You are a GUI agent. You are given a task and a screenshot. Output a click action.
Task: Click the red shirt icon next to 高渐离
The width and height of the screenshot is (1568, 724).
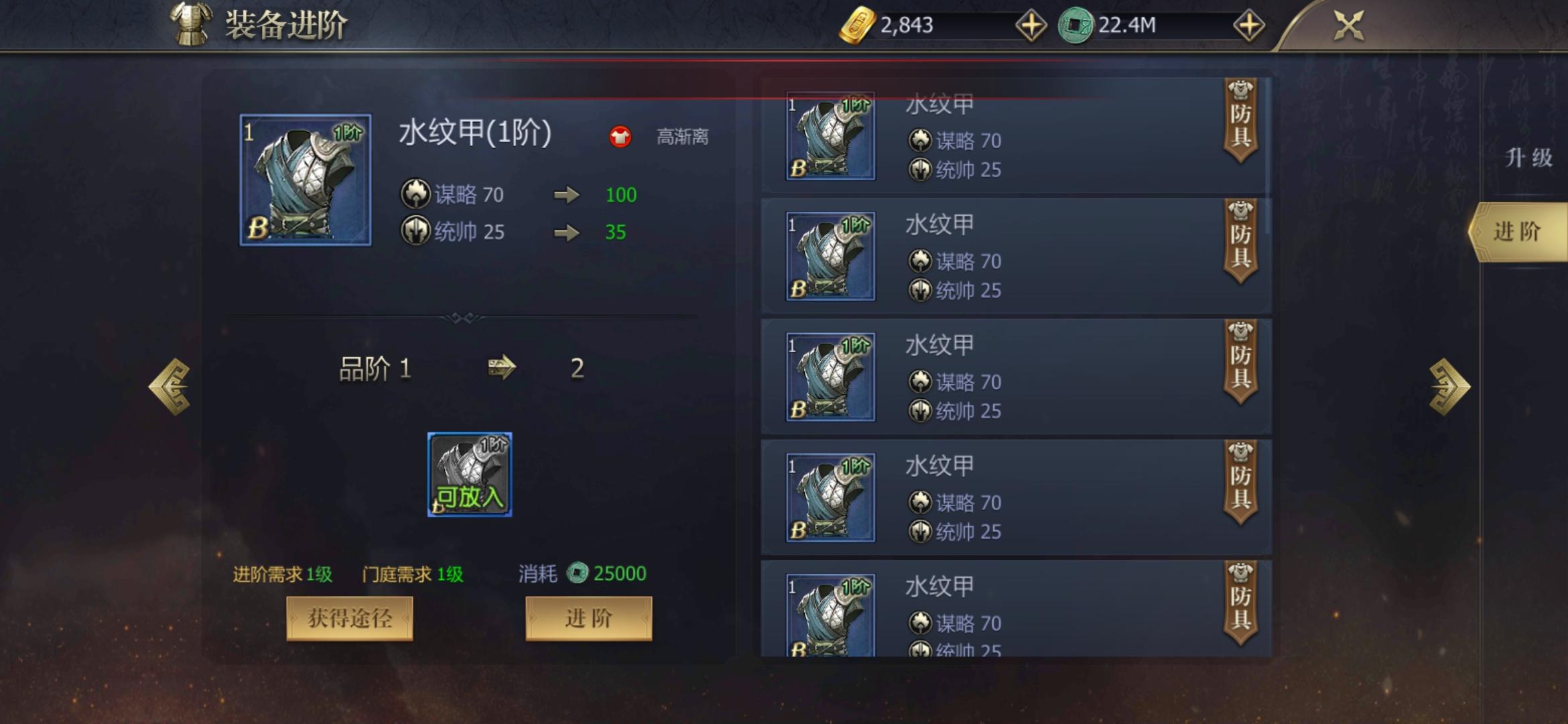(x=620, y=136)
